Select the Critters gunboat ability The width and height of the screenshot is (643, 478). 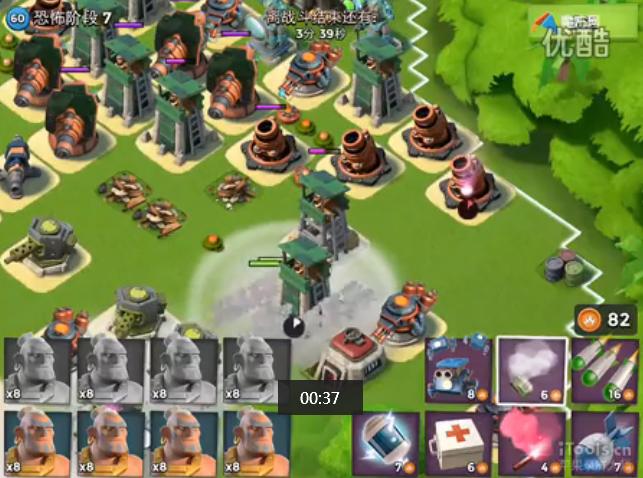pyautogui.click(x=458, y=370)
